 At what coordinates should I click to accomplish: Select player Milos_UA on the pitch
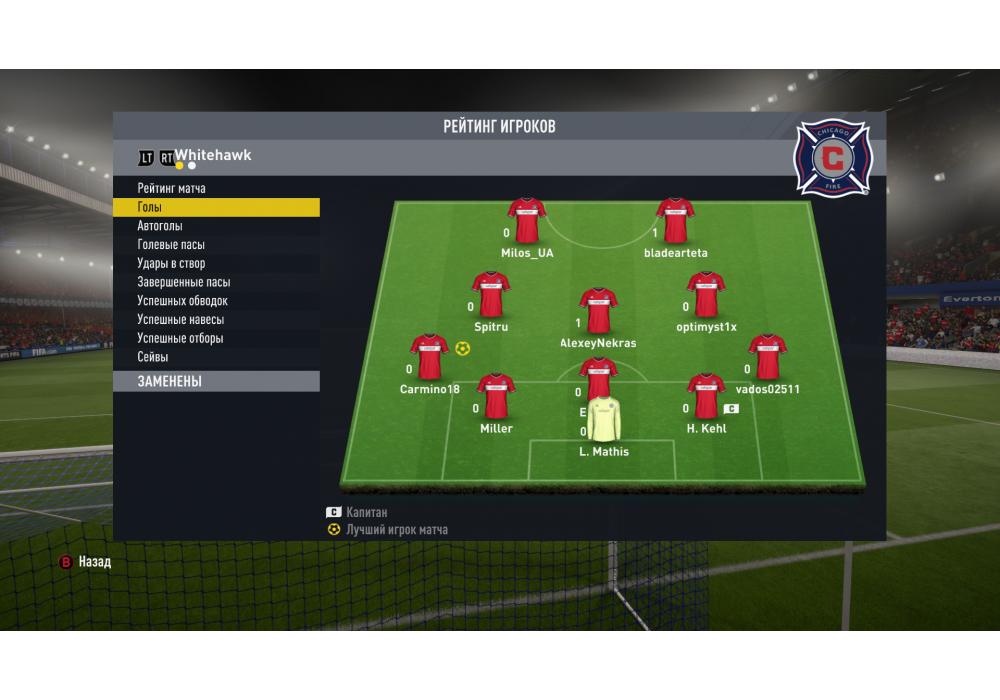[526, 221]
